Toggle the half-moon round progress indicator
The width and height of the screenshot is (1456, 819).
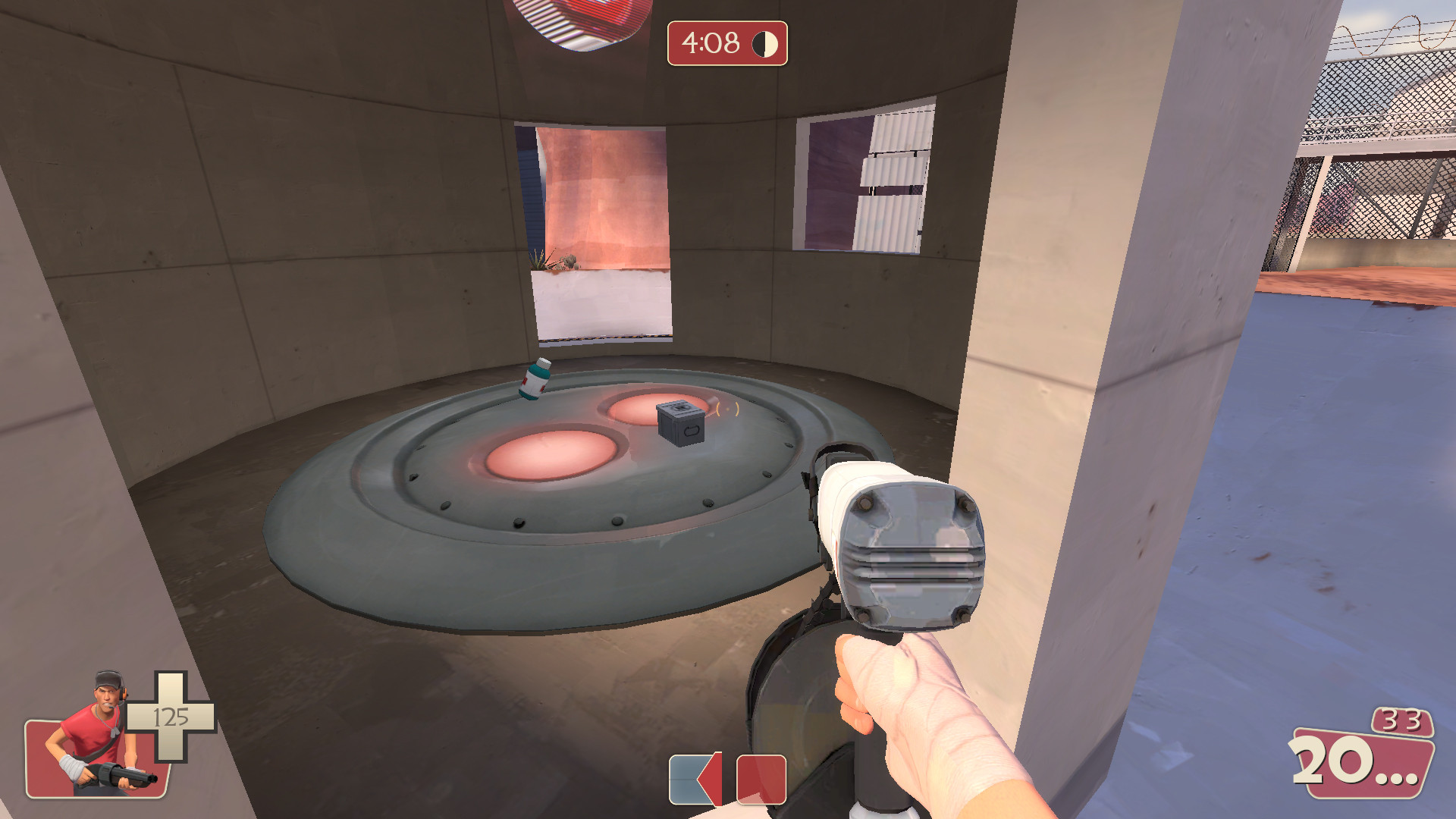coord(764,44)
